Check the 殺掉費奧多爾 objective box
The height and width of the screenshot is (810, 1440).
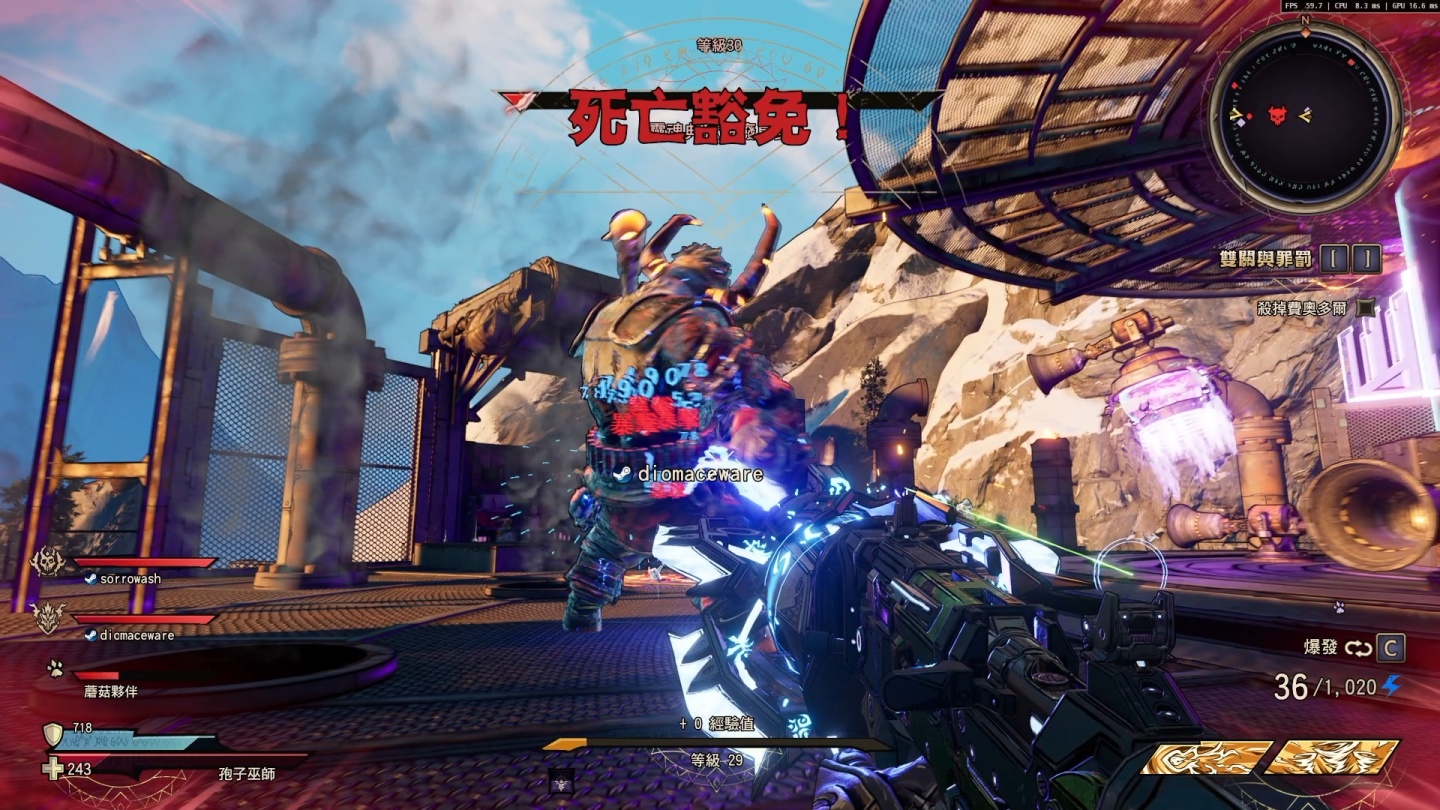[x=1365, y=309]
